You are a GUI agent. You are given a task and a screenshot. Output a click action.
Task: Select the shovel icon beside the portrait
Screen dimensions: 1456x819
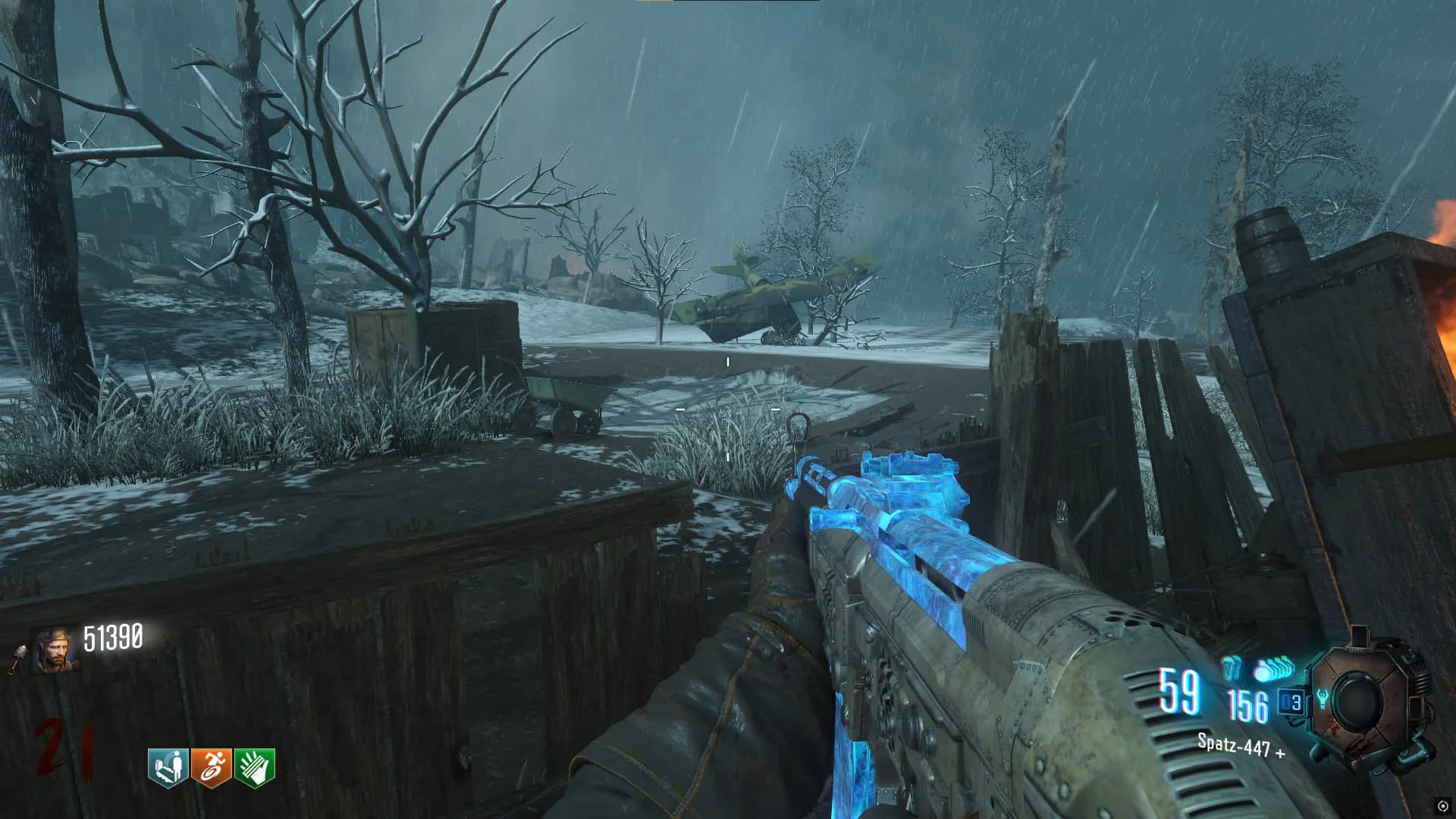pyautogui.click(x=18, y=657)
